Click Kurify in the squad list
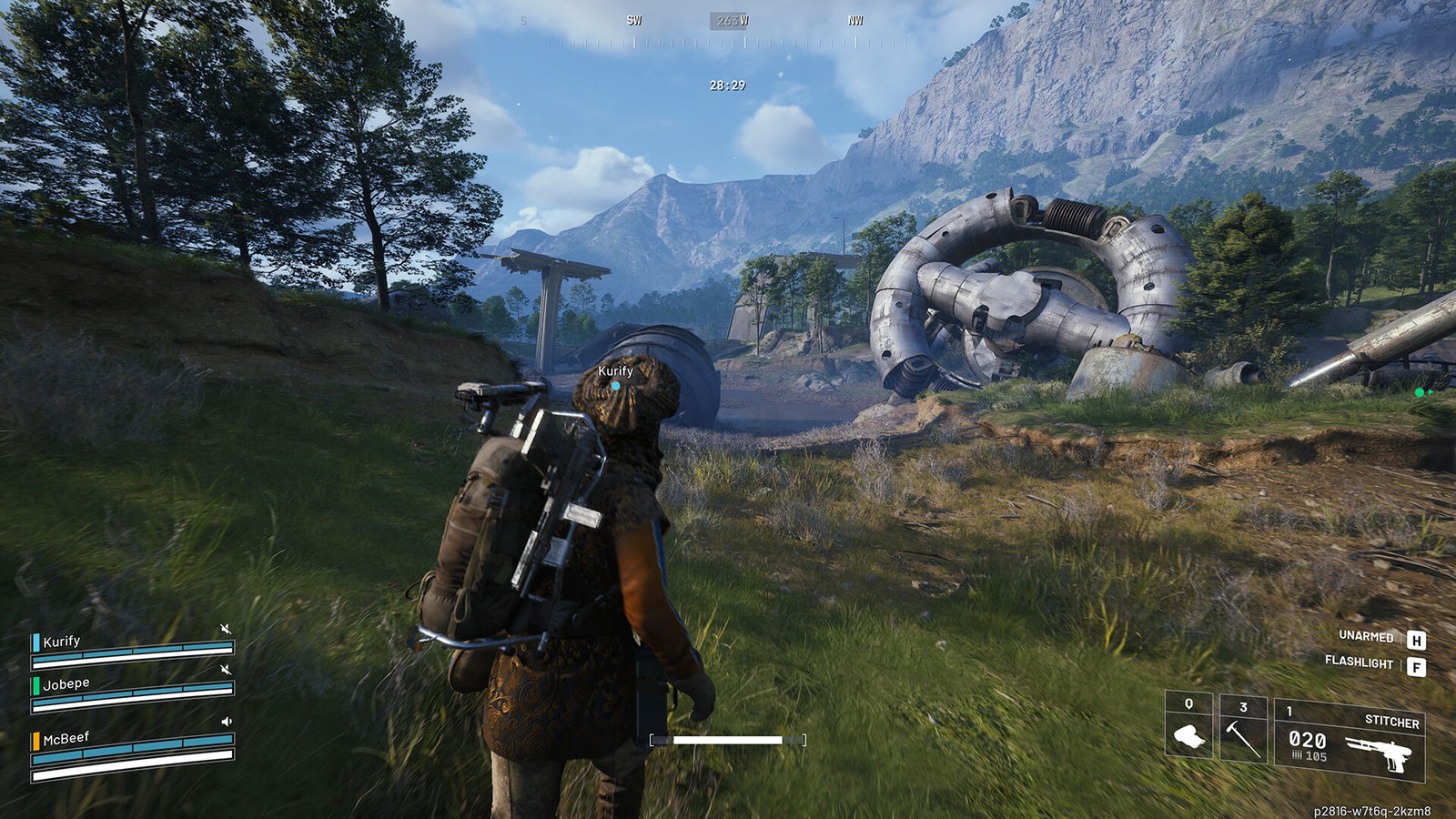This screenshot has width=1456, height=819. click(x=62, y=642)
